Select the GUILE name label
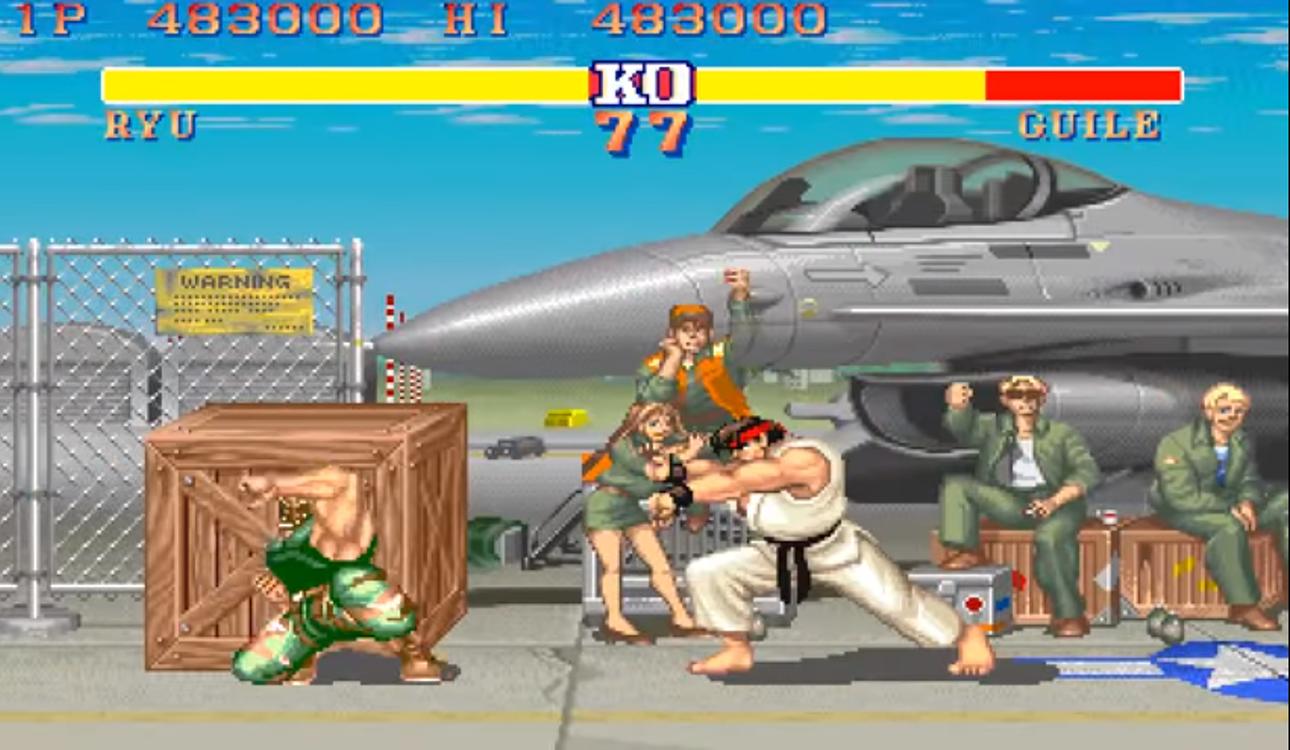The width and height of the screenshot is (1290, 750). tap(1089, 126)
